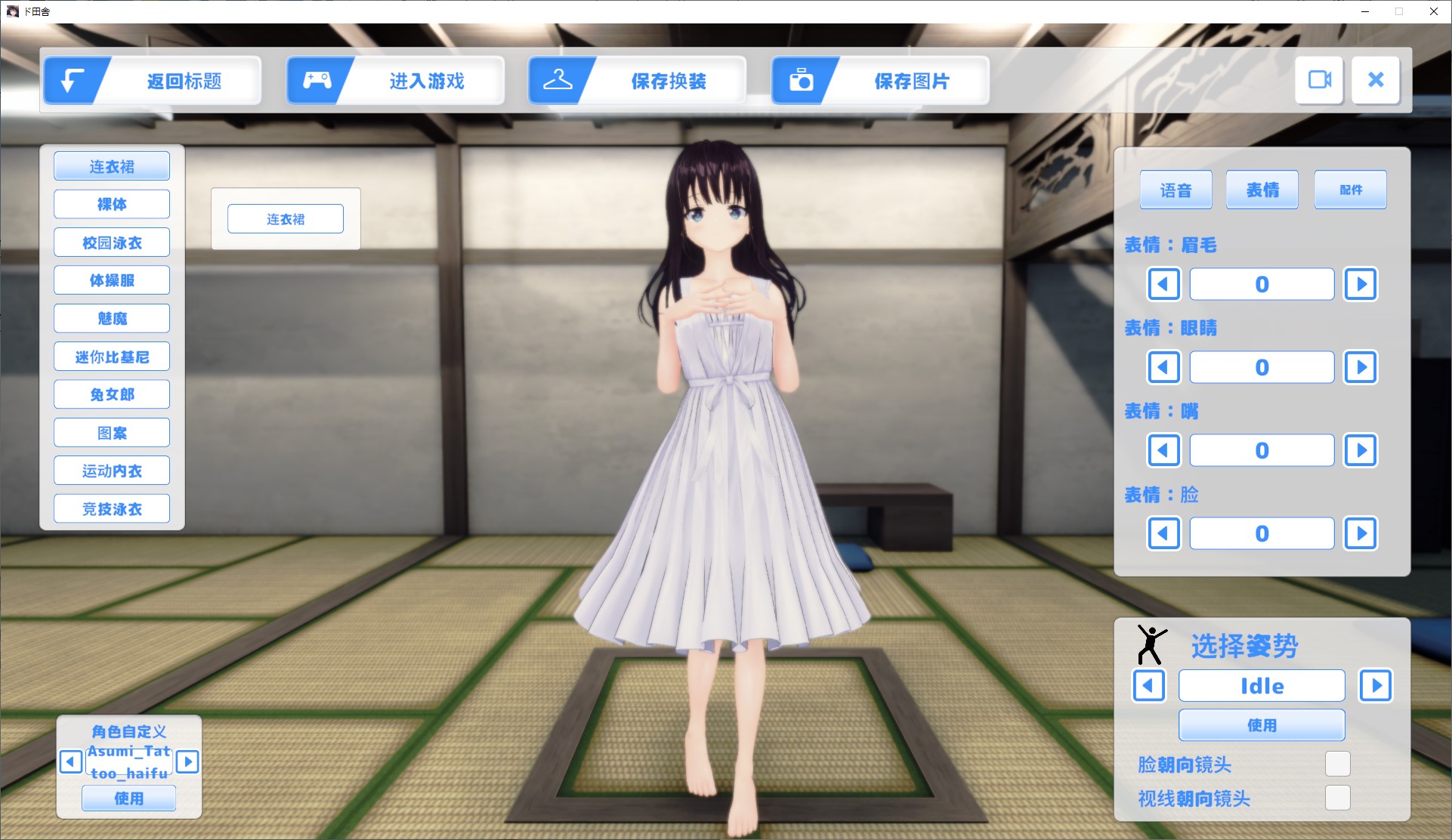Click the camera icon on 保存图片 button

pyautogui.click(x=801, y=79)
